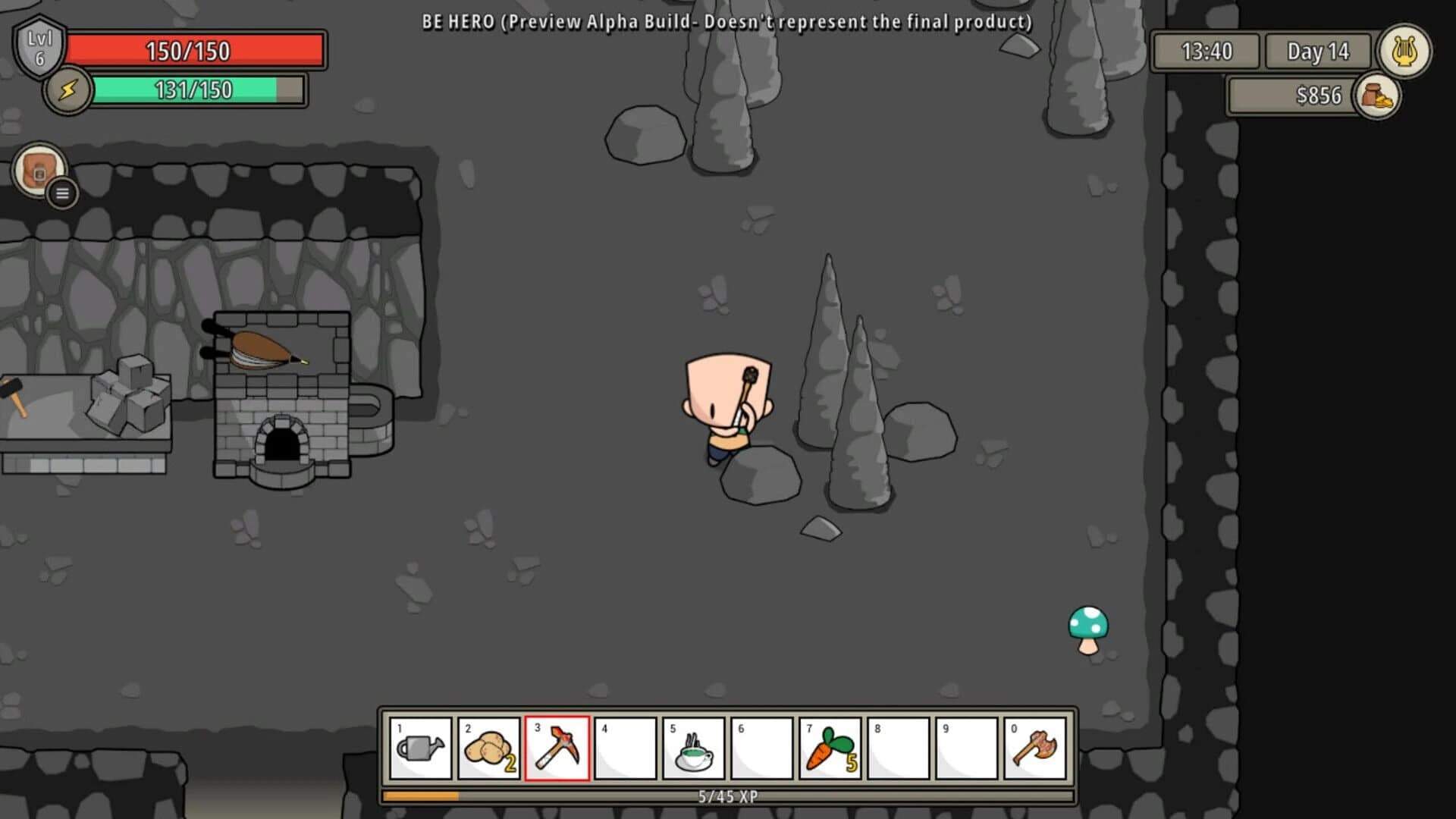Click the Day 14 counter
Image resolution: width=1456 pixels, height=819 pixels.
[1317, 52]
